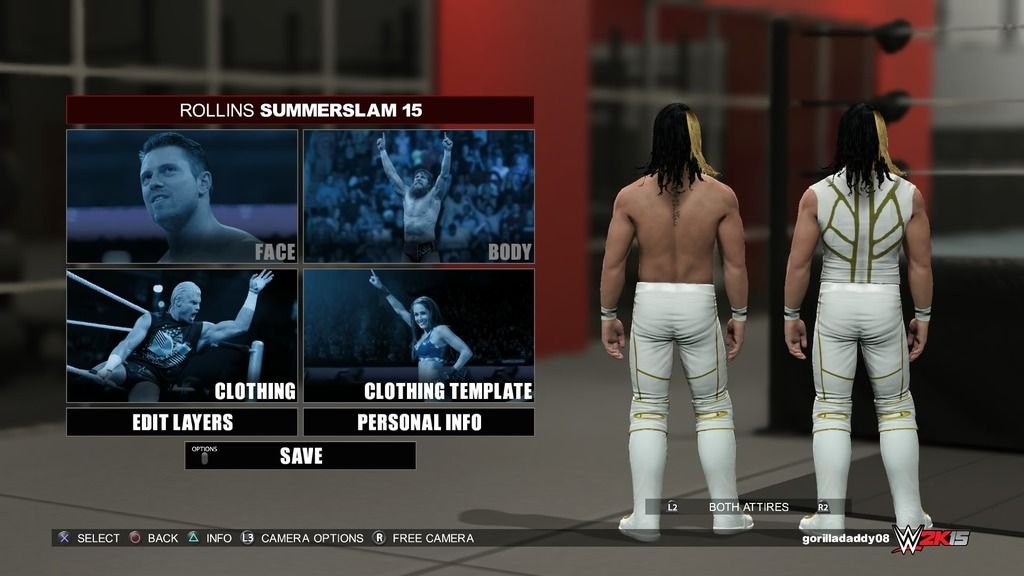Save the Rollins SummerSlam 15 superstar
Image resolution: width=1024 pixels, height=576 pixels.
tap(300, 456)
